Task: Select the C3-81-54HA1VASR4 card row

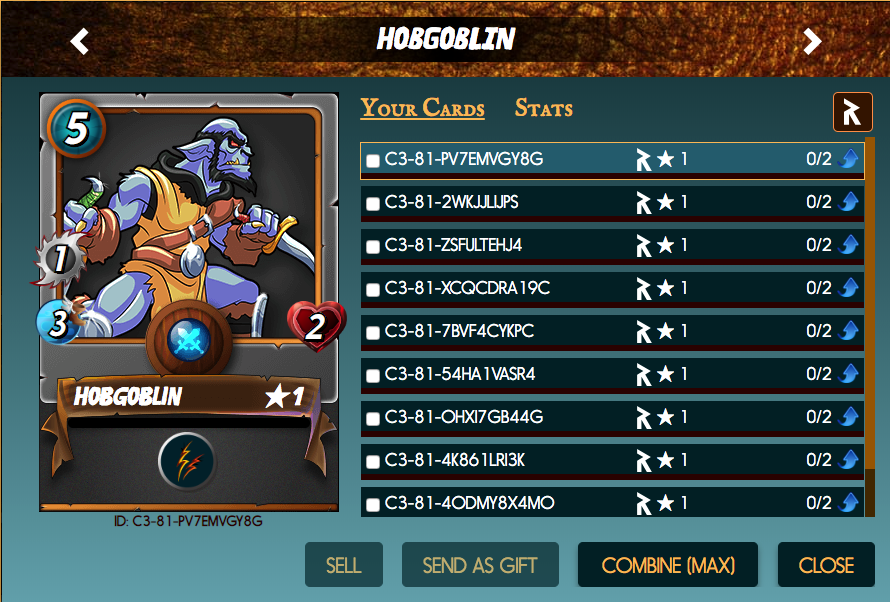Action: click(x=500, y=374)
